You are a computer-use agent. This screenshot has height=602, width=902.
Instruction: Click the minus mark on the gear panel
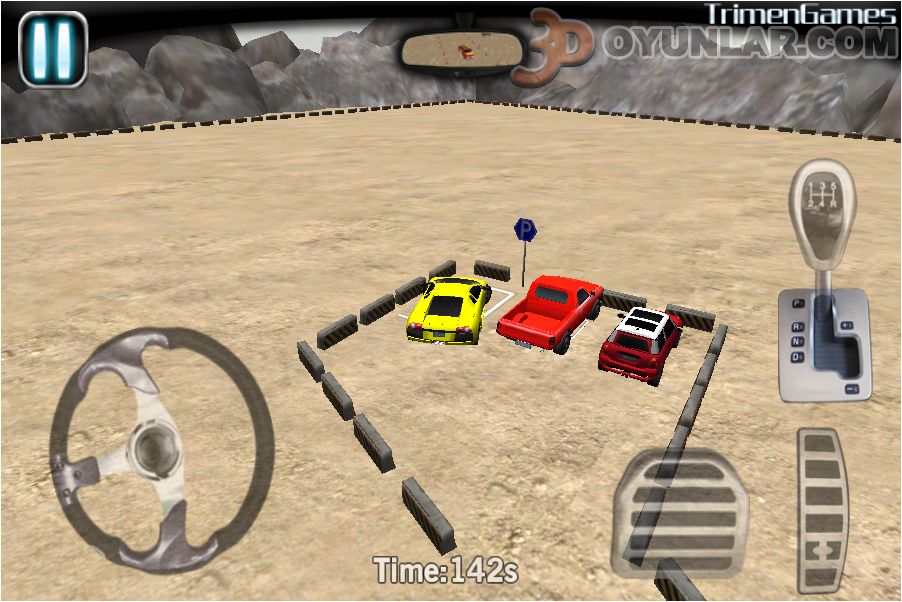[853, 388]
